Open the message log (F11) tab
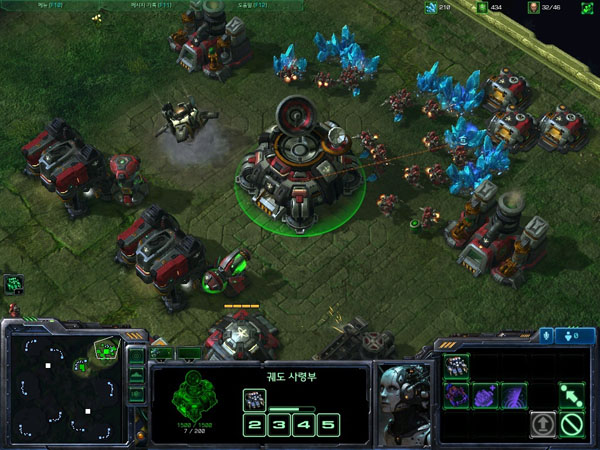600x450 pixels. tap(150, 6)
